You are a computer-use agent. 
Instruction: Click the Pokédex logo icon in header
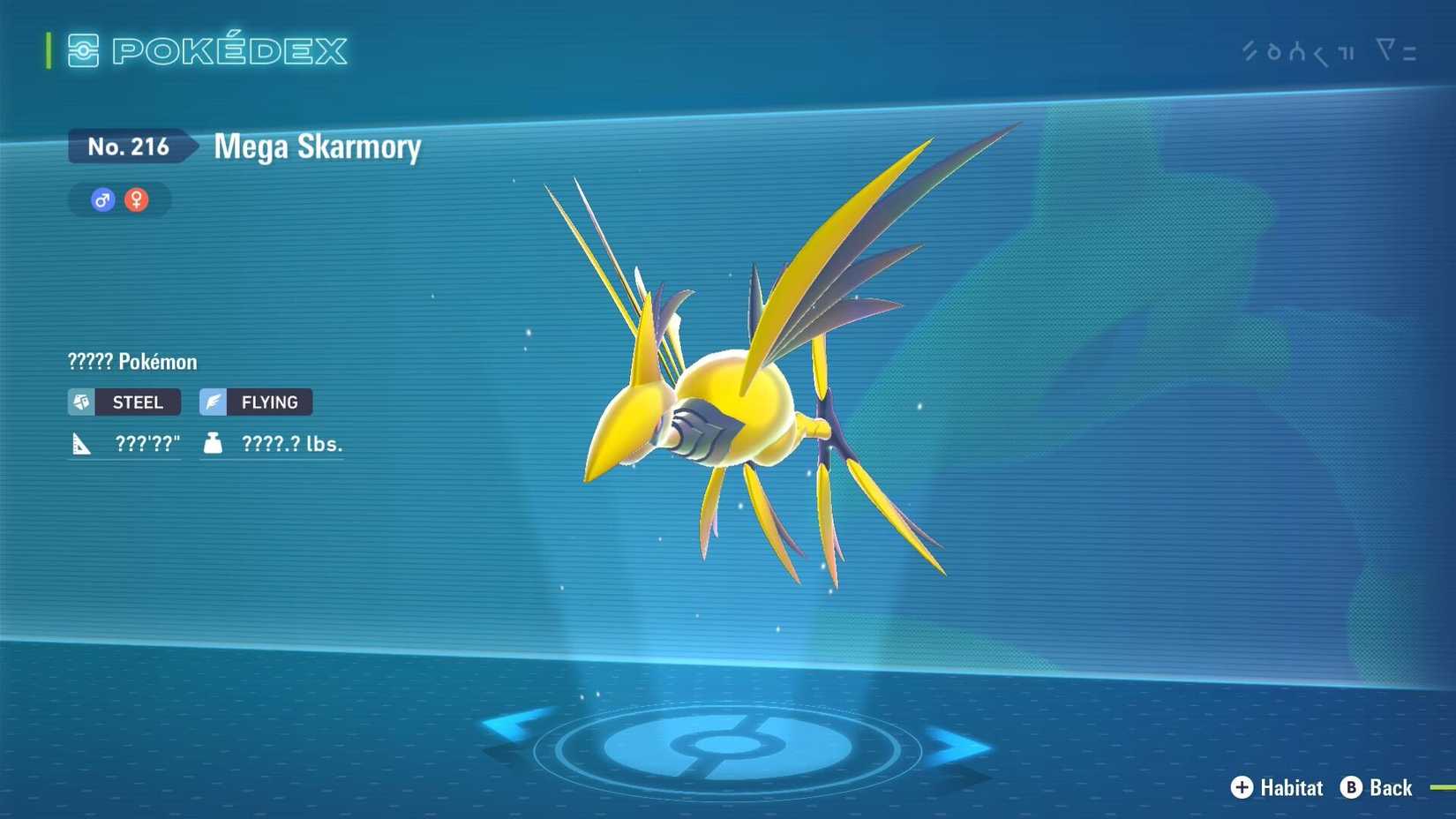click(83, 51)
